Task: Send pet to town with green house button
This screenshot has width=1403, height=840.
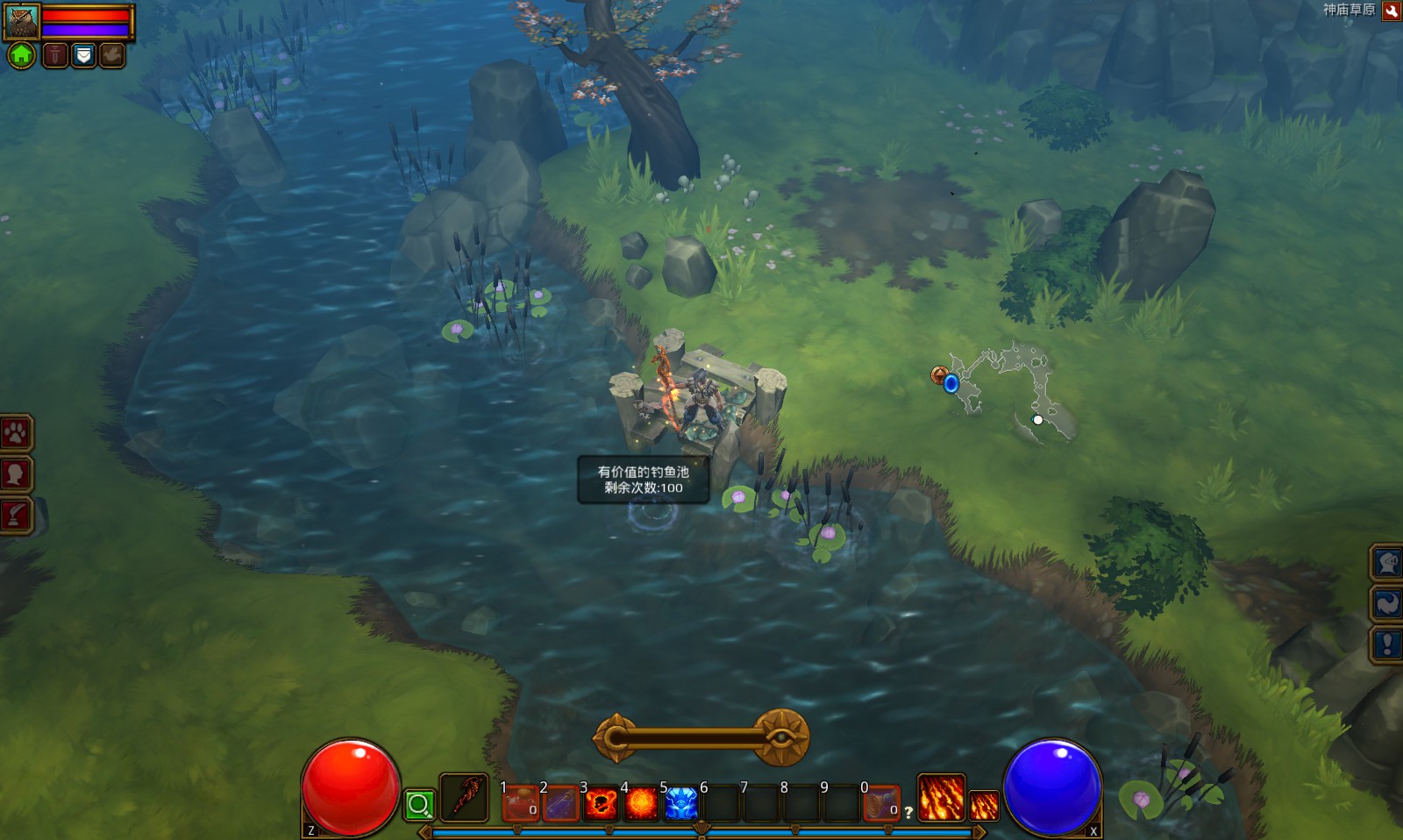Action: pos(21,56)
